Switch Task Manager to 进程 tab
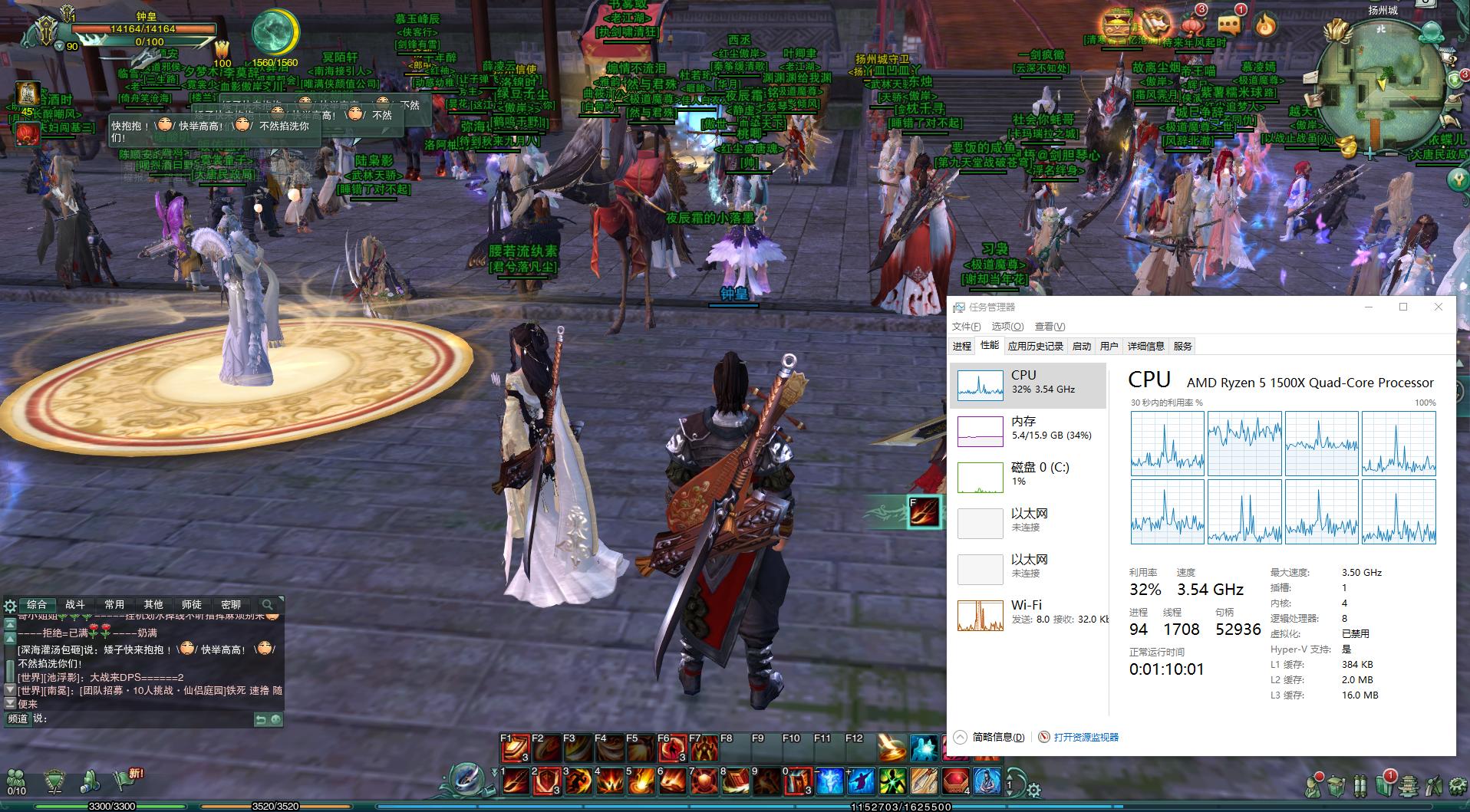The image size is (1470, 812). tap(962, 347)
